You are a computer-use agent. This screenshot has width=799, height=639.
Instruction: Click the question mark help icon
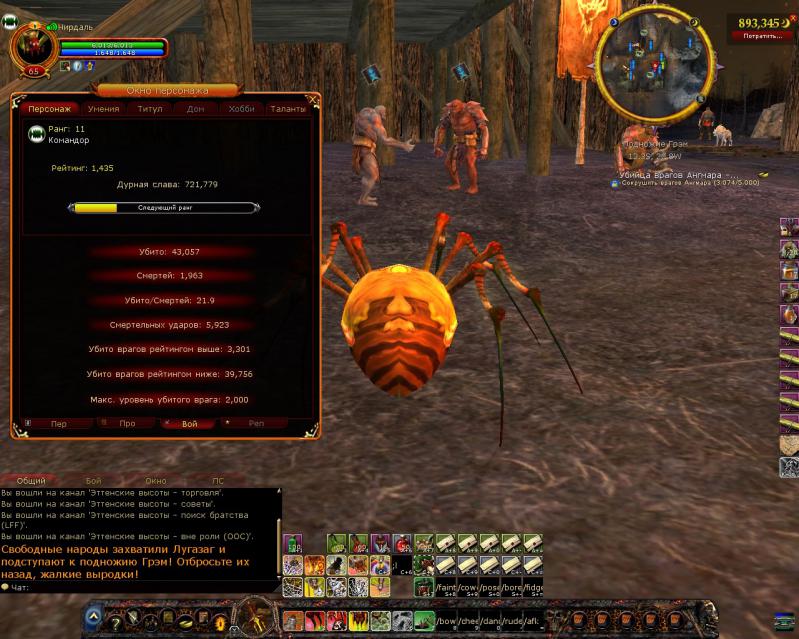(115, 621)
